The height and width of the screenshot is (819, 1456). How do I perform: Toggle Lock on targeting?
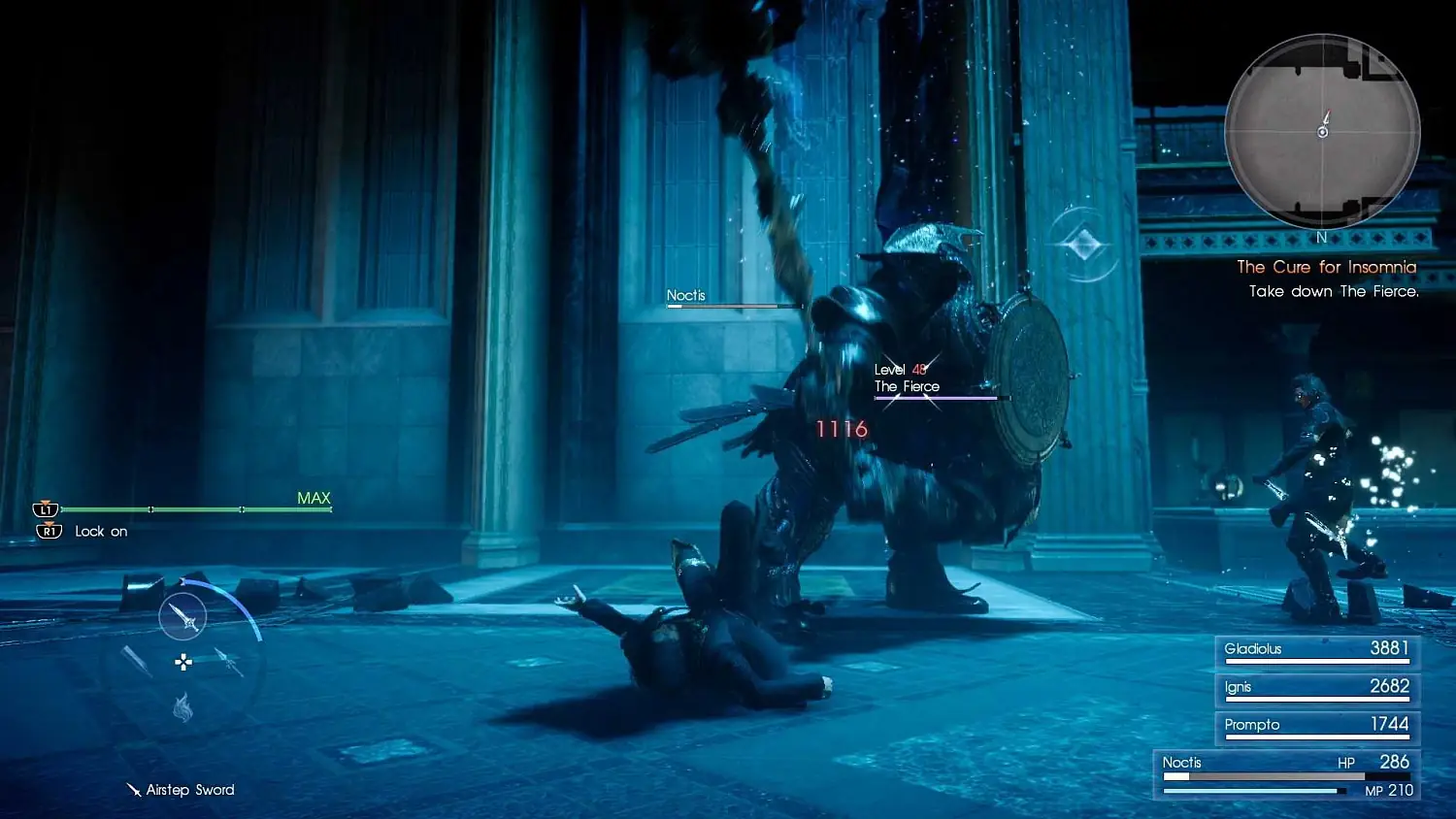pos(101,531)
